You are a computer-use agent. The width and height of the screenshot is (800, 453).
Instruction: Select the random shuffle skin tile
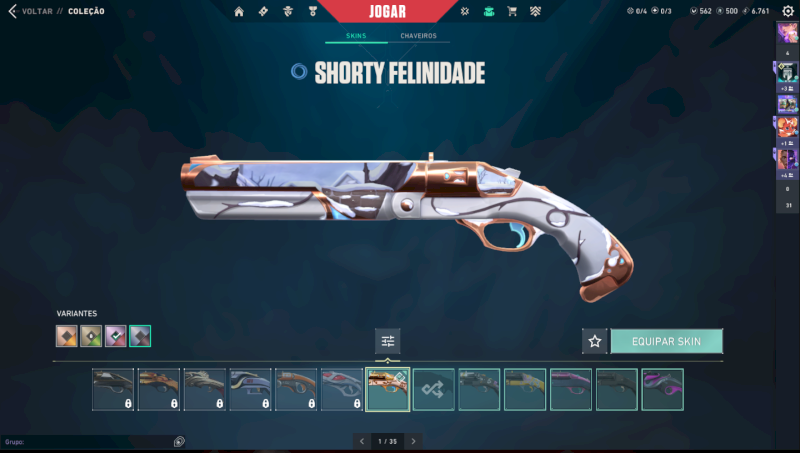434,389
